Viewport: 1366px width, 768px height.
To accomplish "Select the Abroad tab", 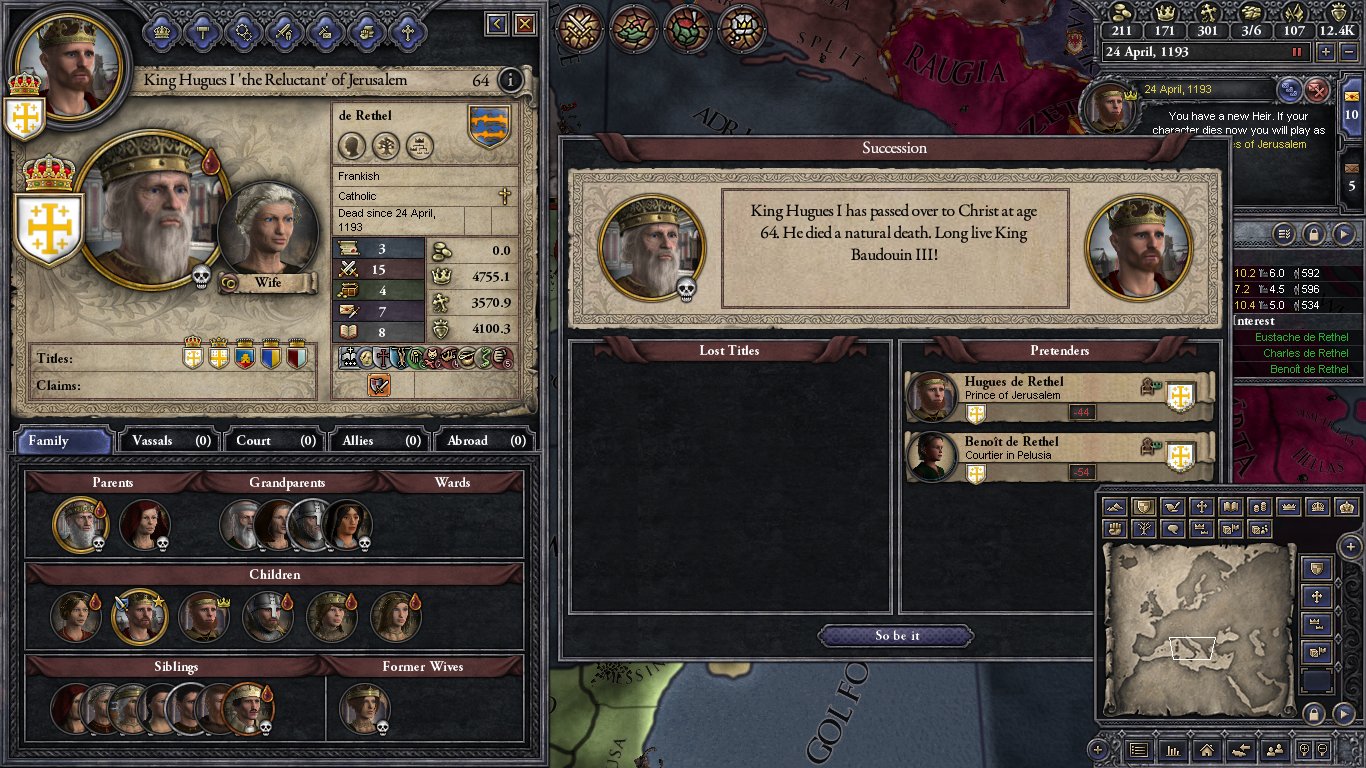I will (484, 440).
